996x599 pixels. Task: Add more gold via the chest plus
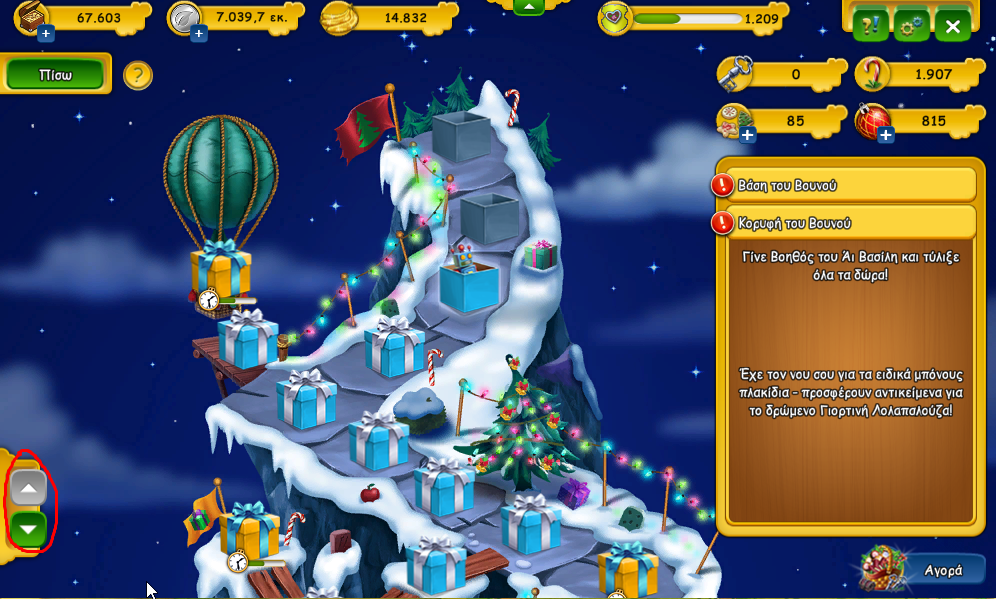click(x=45, y=35)
